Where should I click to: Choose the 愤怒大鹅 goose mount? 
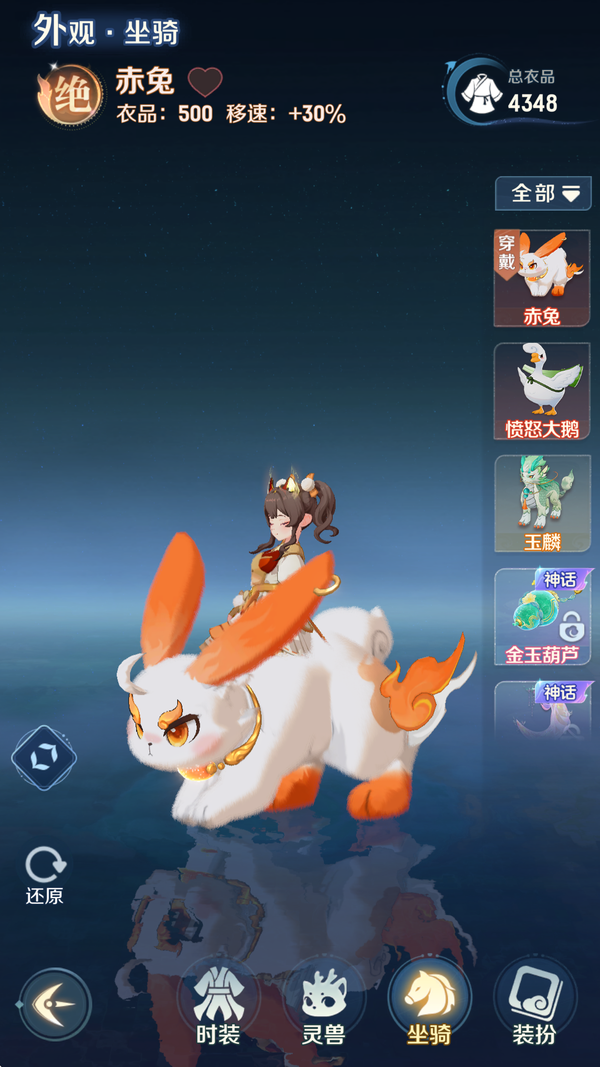pos(542,391)
